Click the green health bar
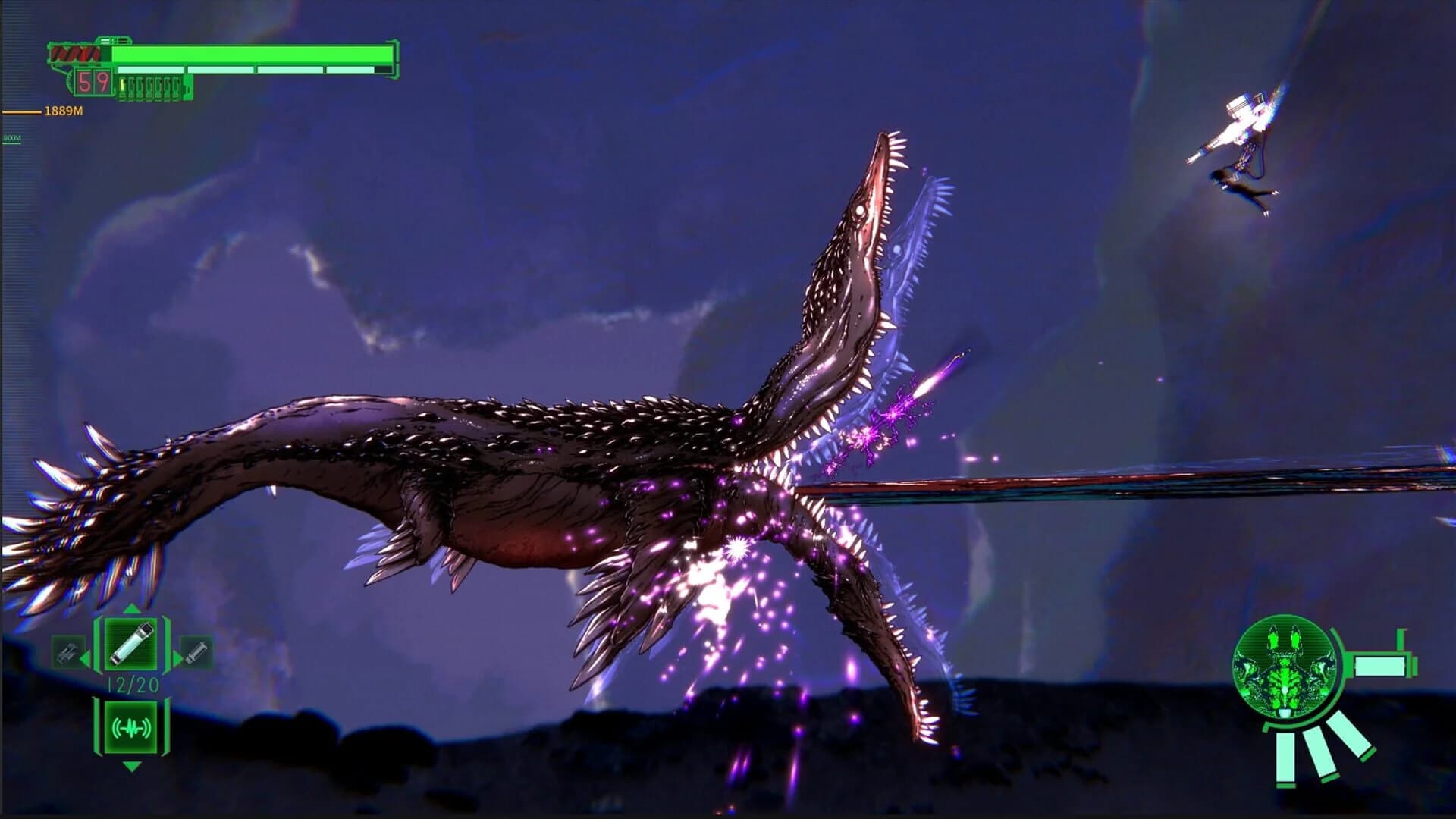This screenshot has width=1456, height=819. coord(250,53)
